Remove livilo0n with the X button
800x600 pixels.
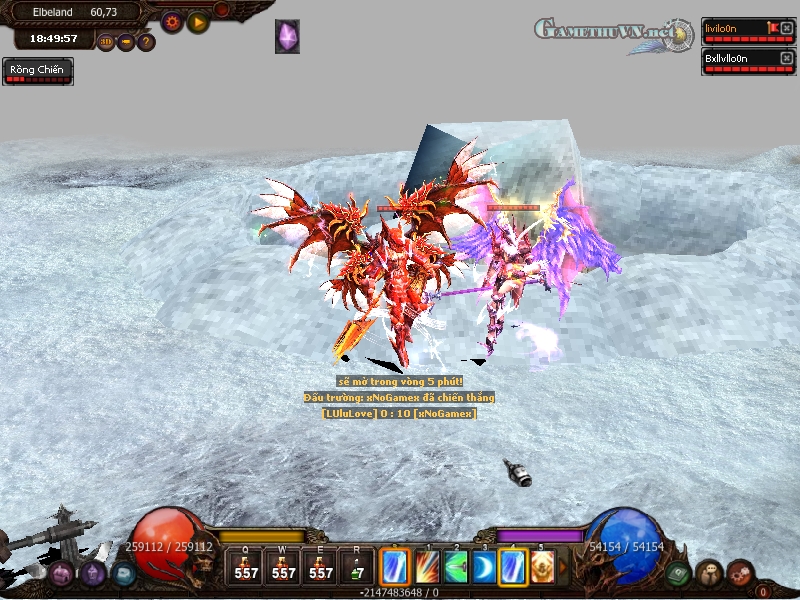click(785, 28)
